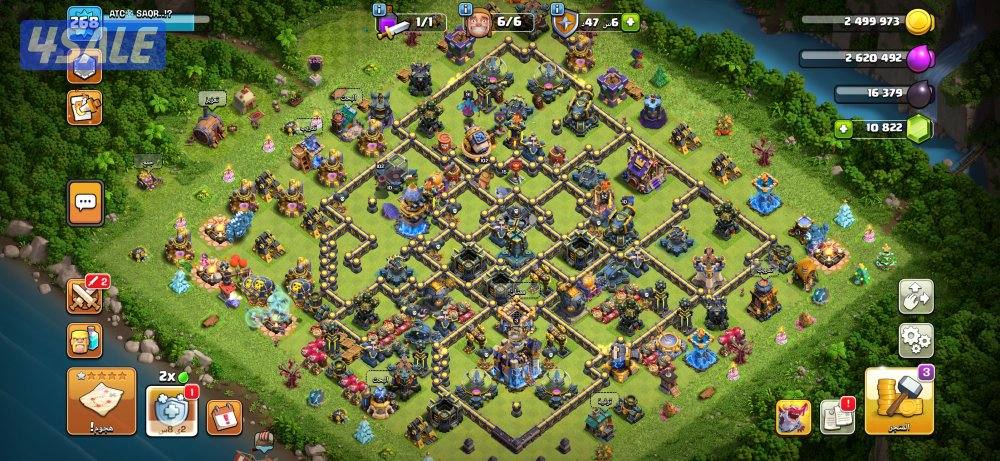Open the dragon character icon button
This screenshot has width=1000, height=461.
pyautogui.click(x=793, y=417)
